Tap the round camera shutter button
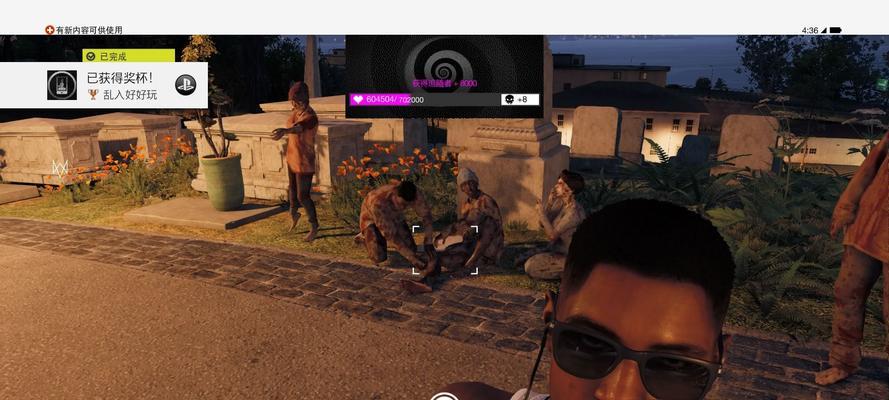Viewport: 889px width, 400px height. [445, 397]
